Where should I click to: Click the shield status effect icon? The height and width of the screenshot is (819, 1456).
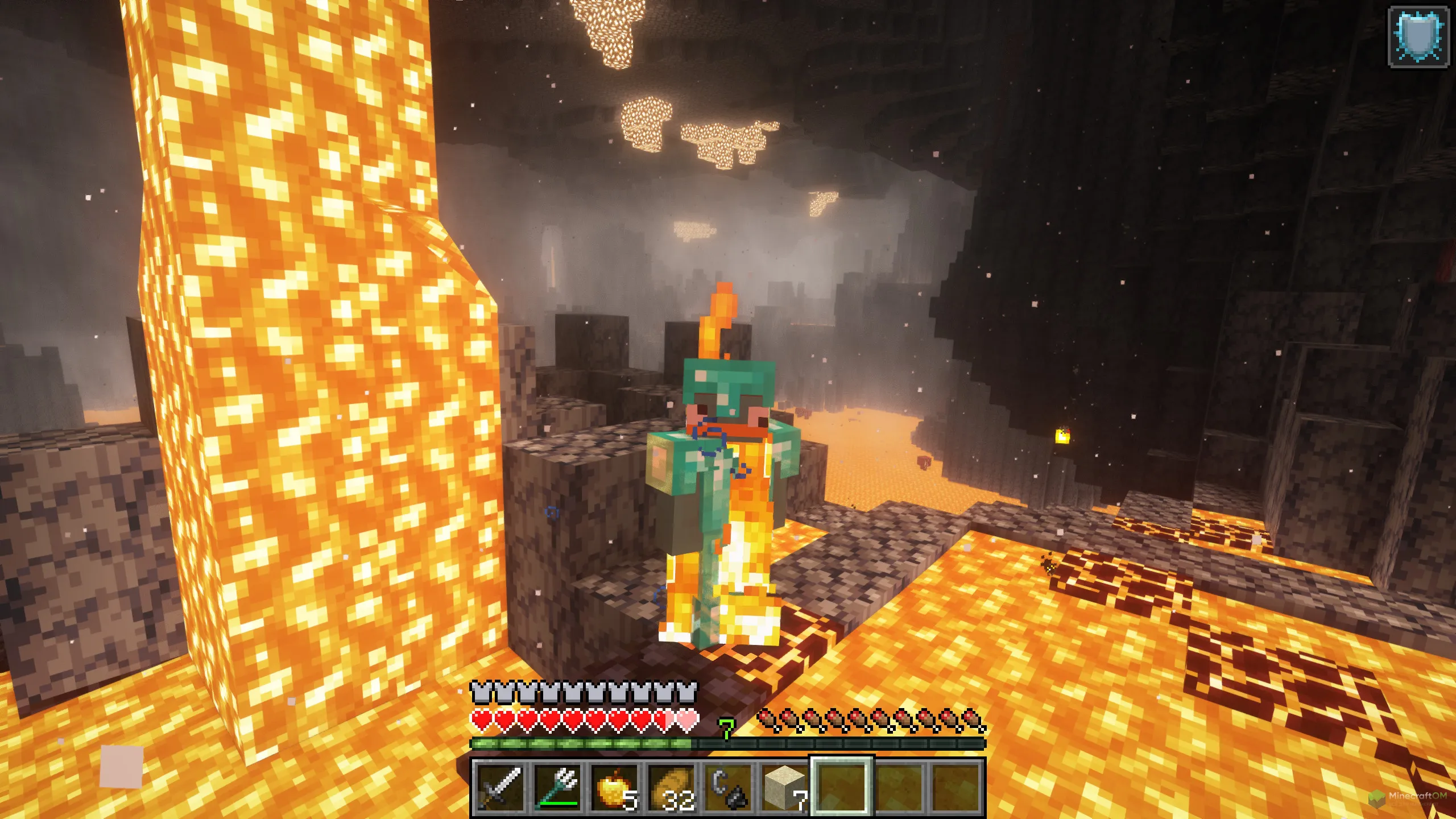click(x=1418, y=37)
